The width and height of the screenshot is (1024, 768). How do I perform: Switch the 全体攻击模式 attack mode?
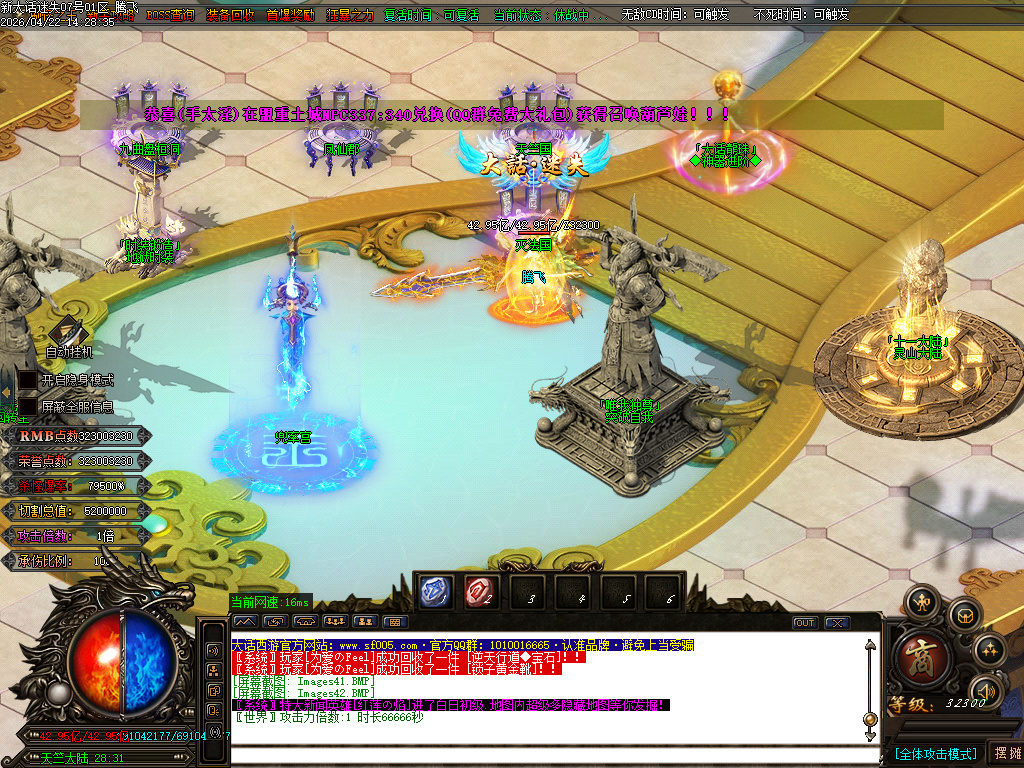(x=936, y=753)
